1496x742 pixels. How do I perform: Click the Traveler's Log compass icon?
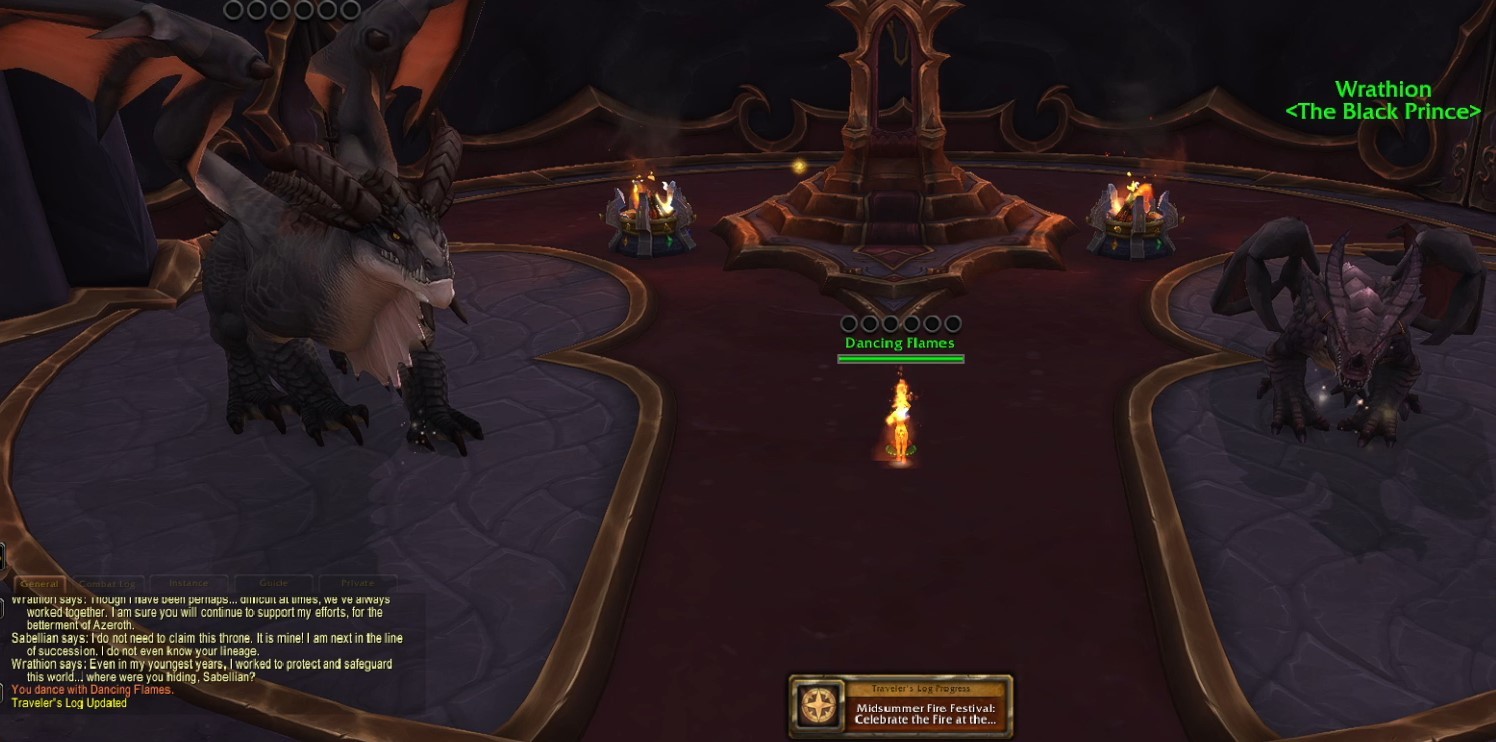pos(818,706)
